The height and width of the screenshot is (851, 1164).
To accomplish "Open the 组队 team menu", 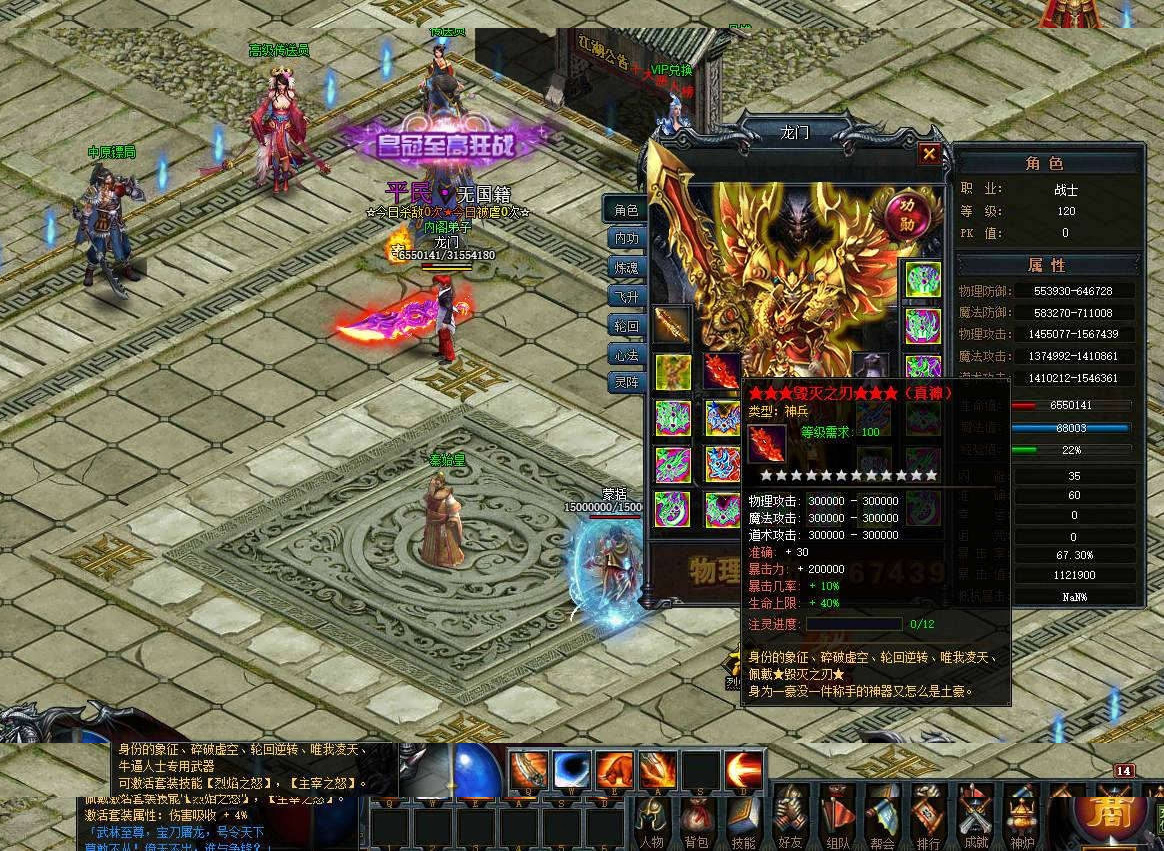I will tap(836, 815).
